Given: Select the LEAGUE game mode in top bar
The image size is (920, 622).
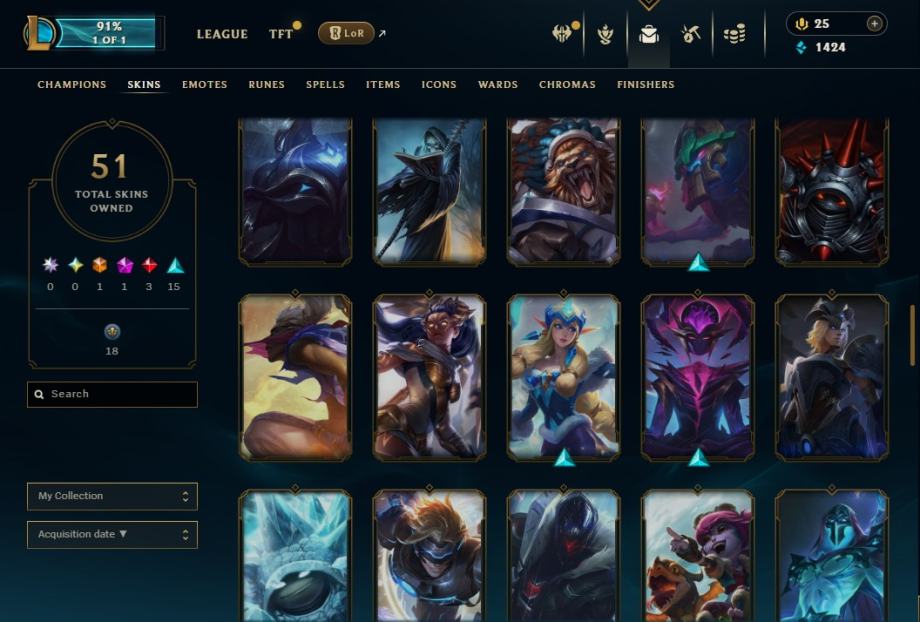Looking at the screenshot, I should 222,34.
